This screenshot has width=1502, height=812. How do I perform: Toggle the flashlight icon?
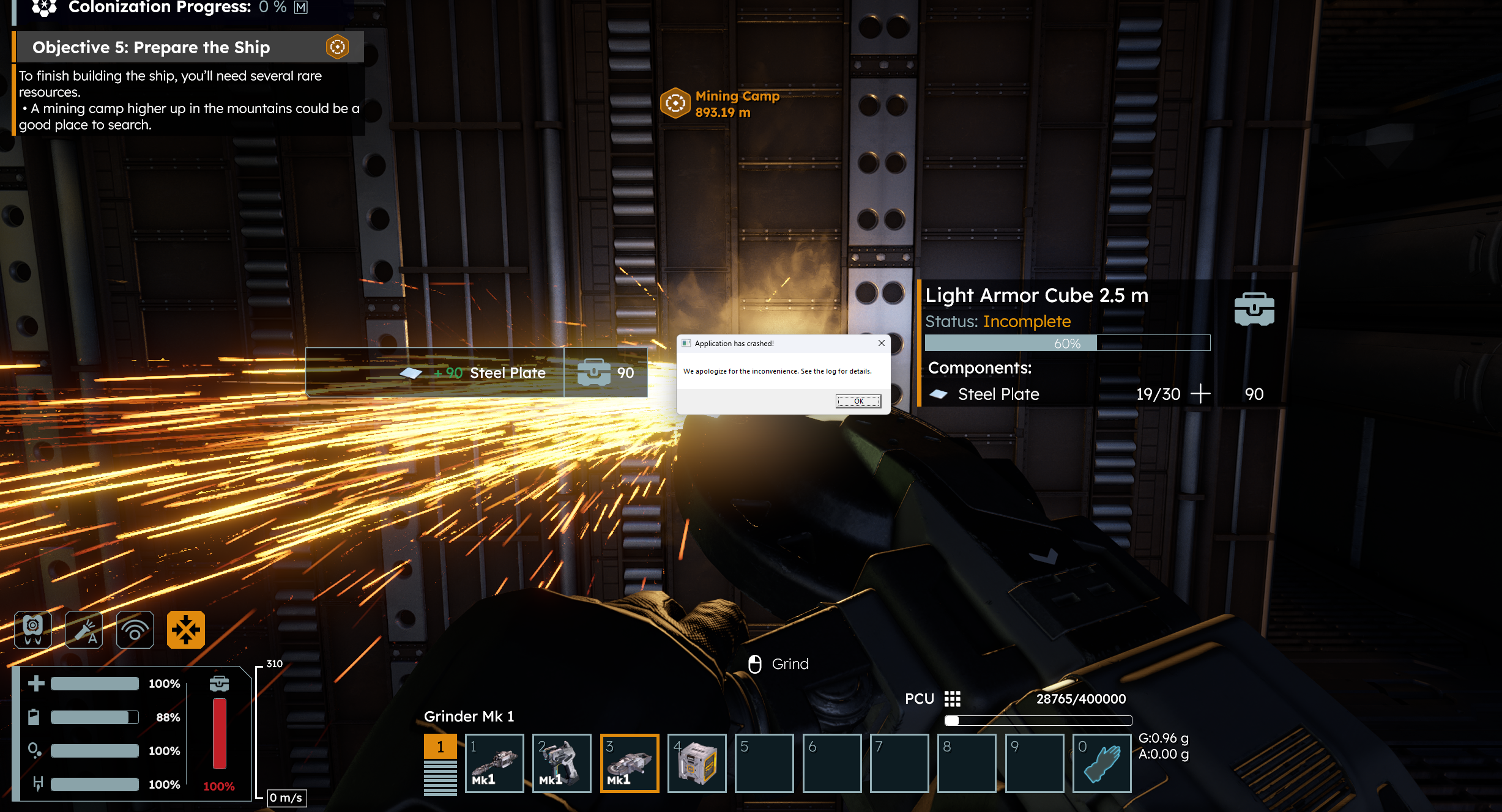point(84,630)
